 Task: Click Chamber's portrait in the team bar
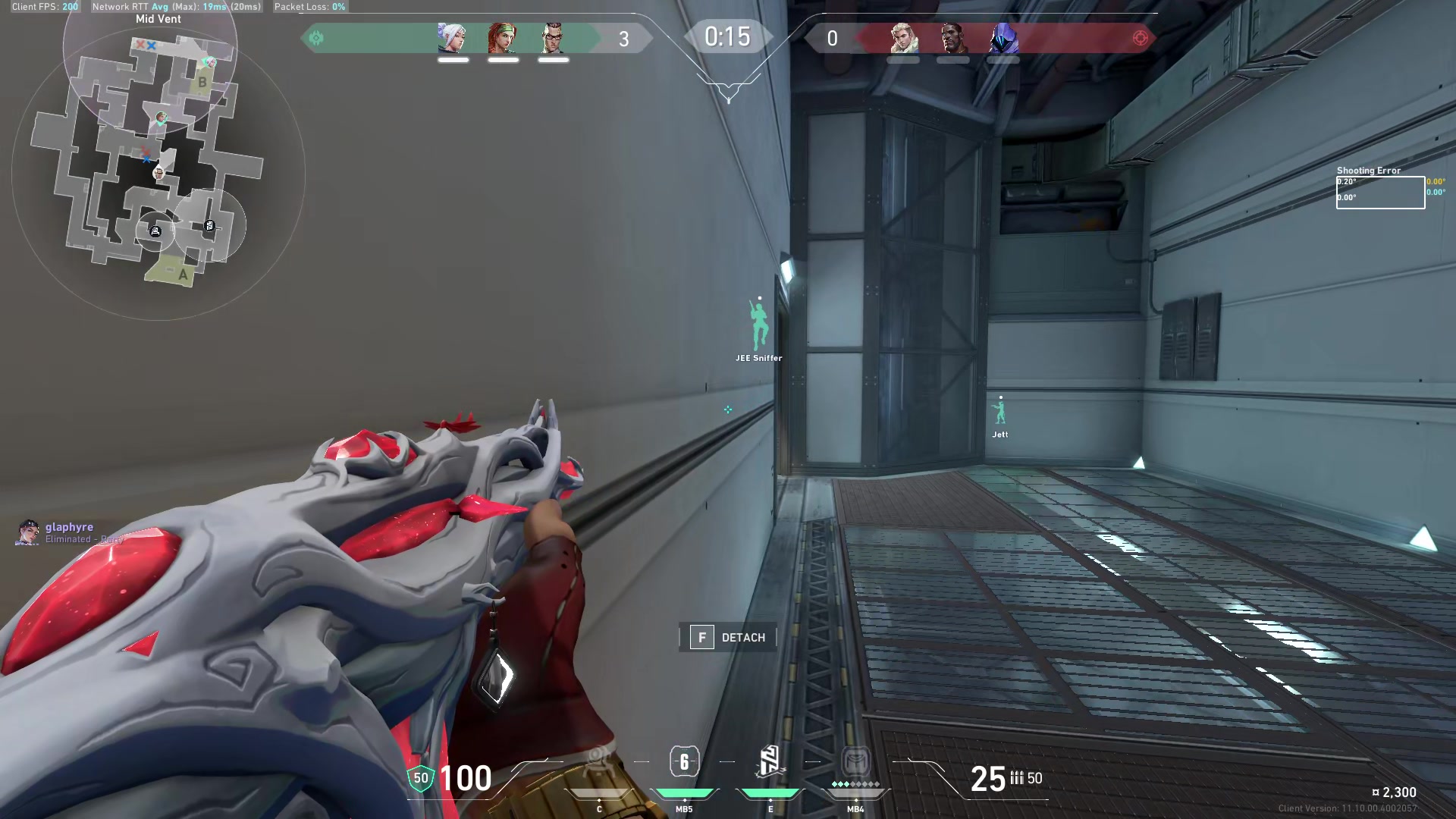[553, 38]
